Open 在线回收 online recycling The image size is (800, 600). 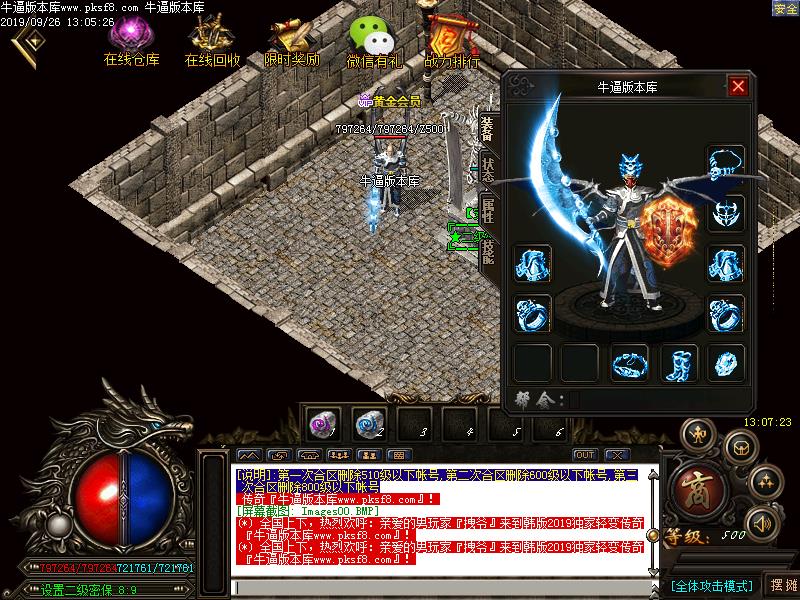point(211,41)
